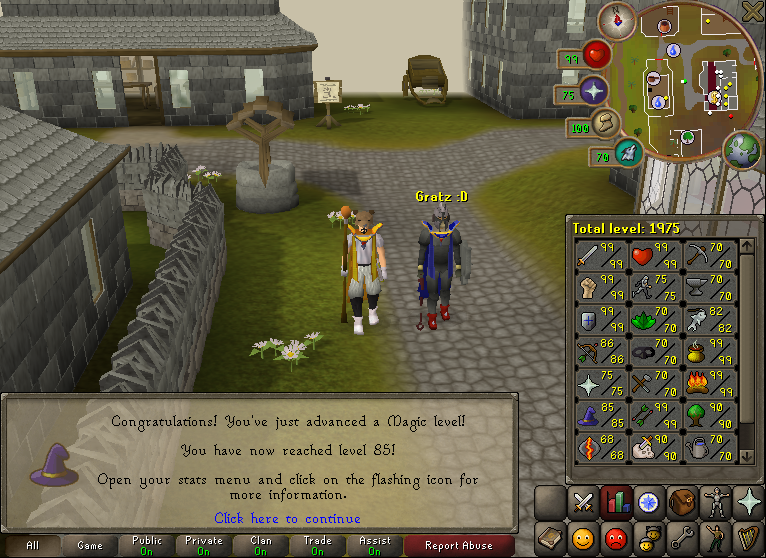
Task: Activate the prayer star orb
Action: [x=595, y=91]
